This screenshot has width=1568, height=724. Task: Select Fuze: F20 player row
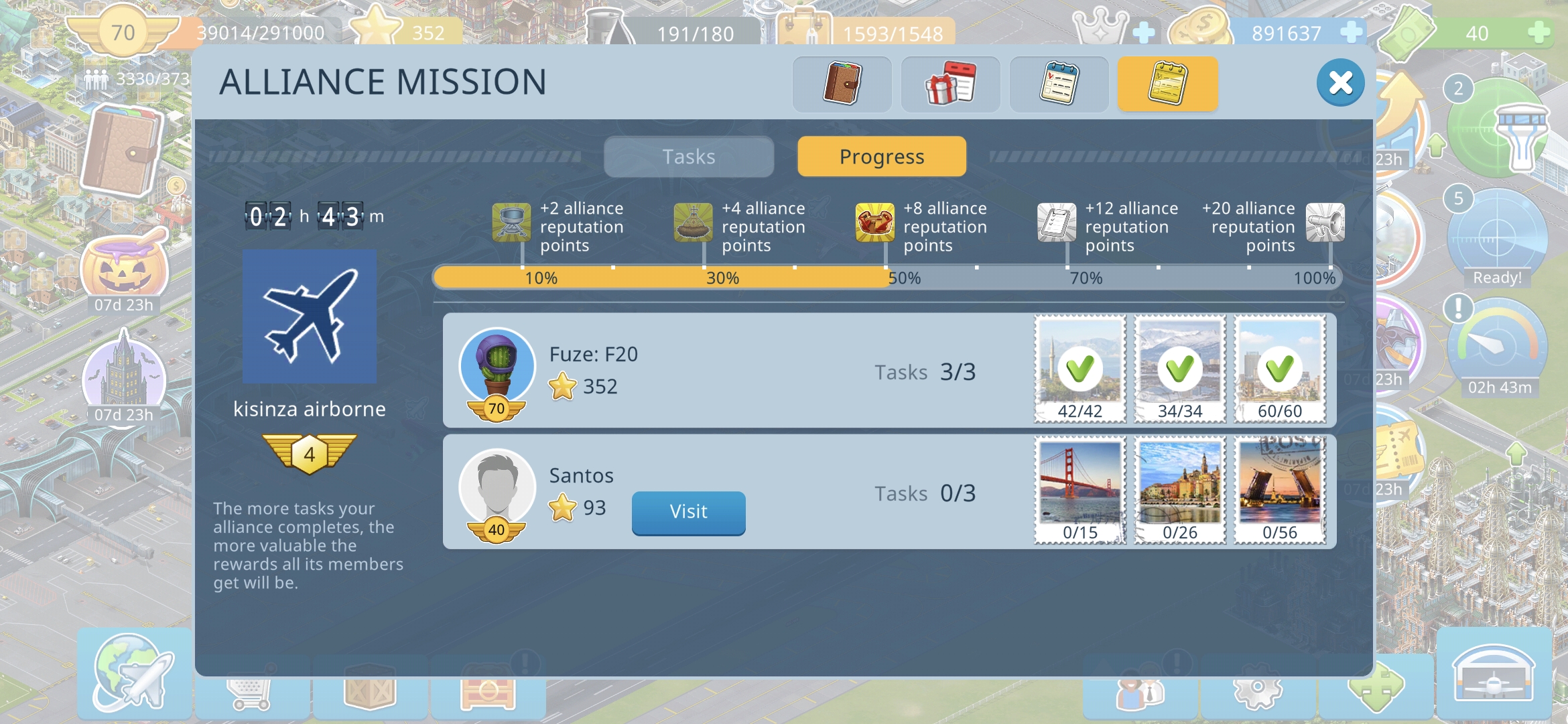(x=737, y=370)
